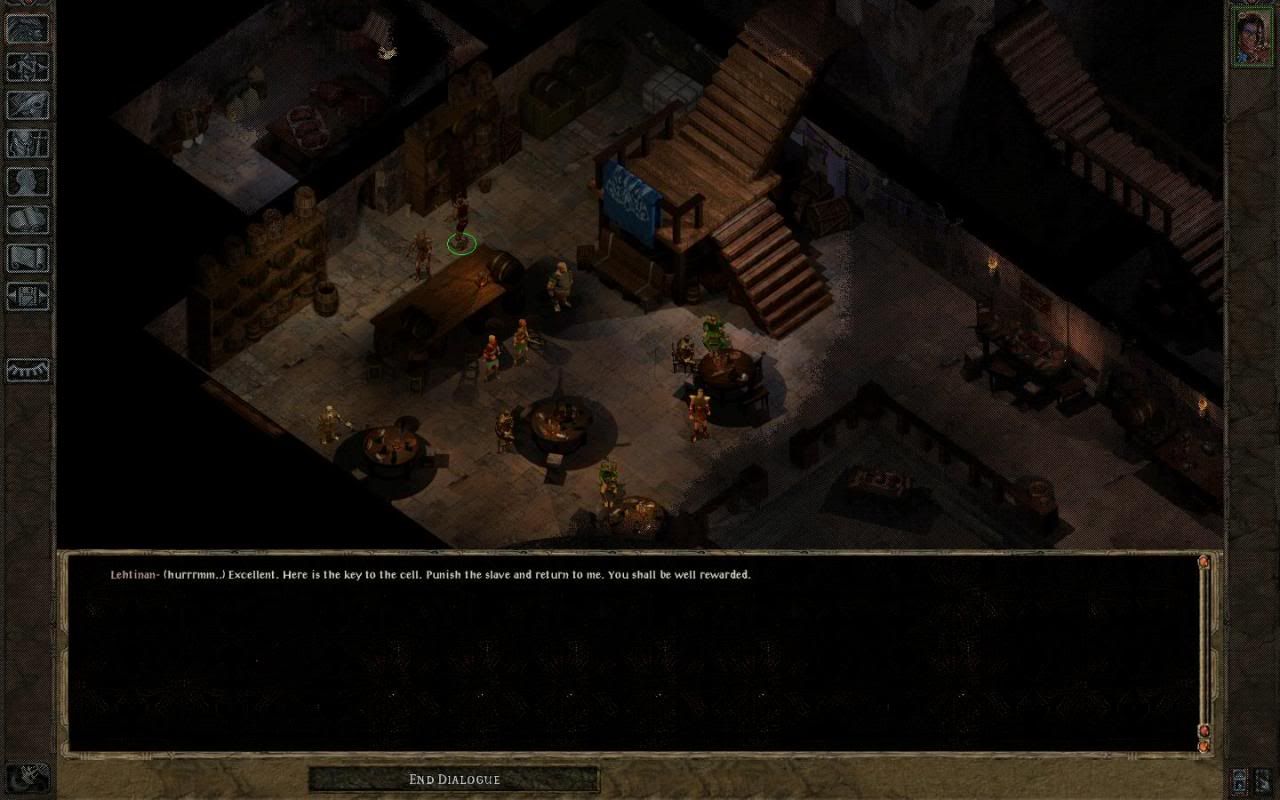Image resolution: width=1280 pixels, height=800 pixels.
Task: Open the options menu from the floppy disk icon
Action: coord(27,296)
